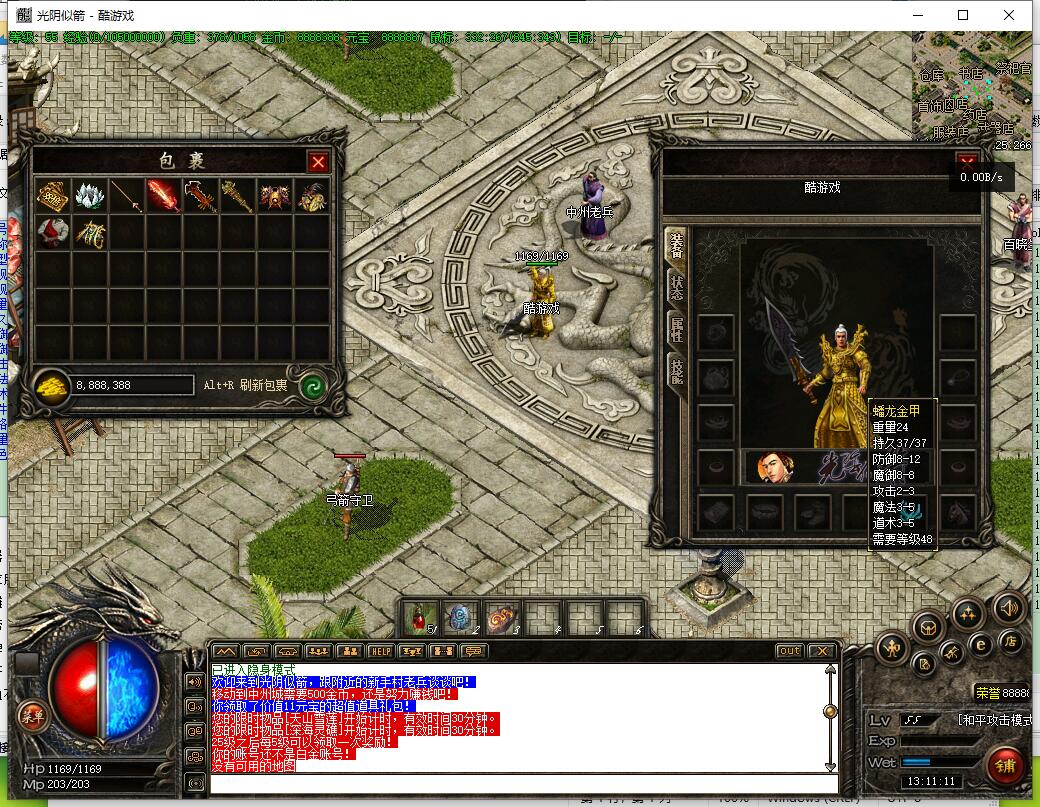Close the chat panel with its X
This screenshot has width=1040, height=807.
pyautogui.click(x=820, y=651)
